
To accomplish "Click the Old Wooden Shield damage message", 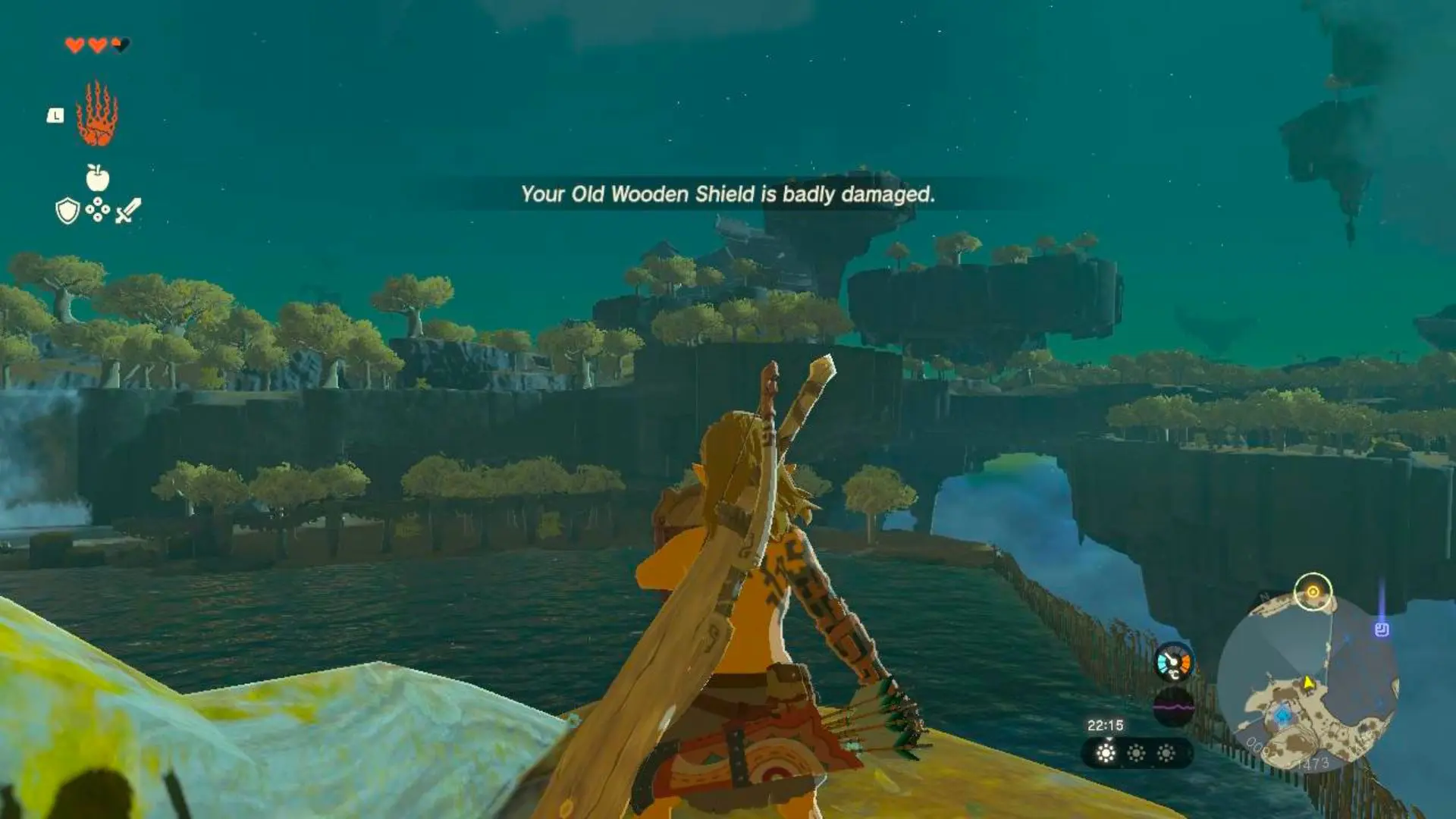I will click(726, 195).
